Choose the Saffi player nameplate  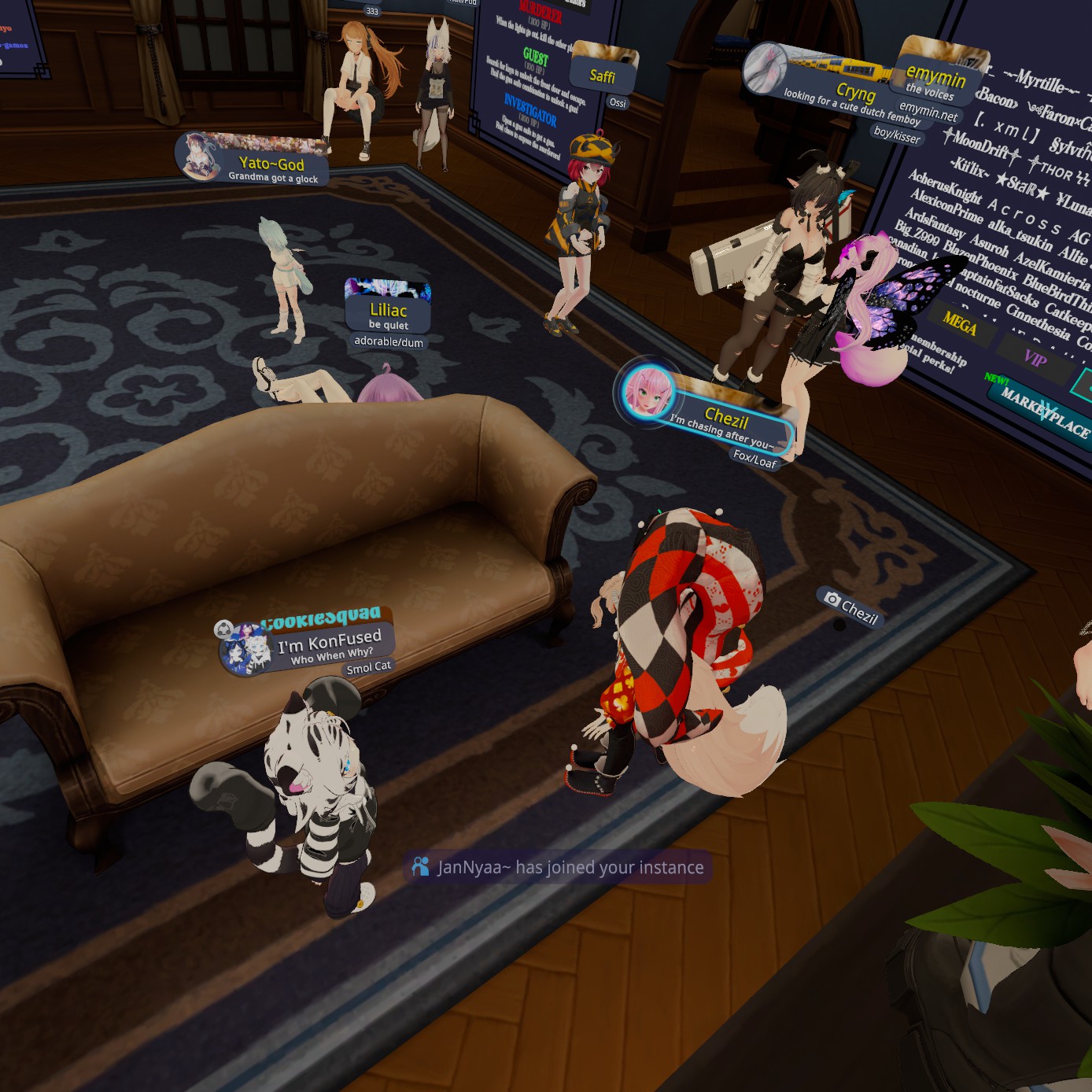[x=603, y=75]
